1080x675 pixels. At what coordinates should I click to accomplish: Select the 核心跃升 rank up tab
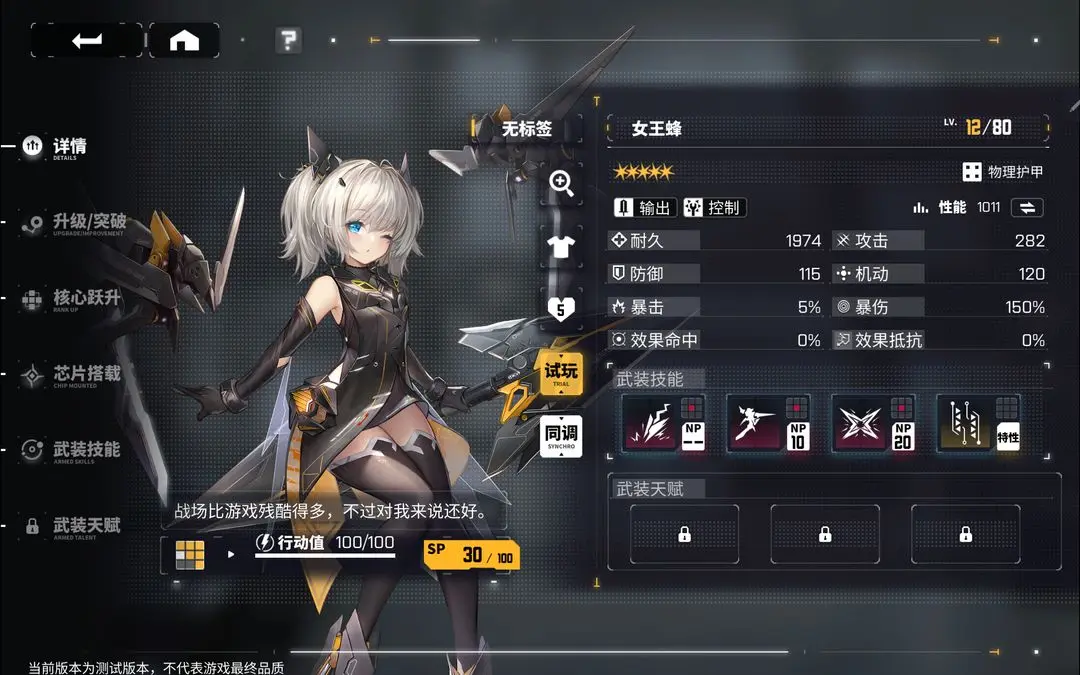point(85,298)
